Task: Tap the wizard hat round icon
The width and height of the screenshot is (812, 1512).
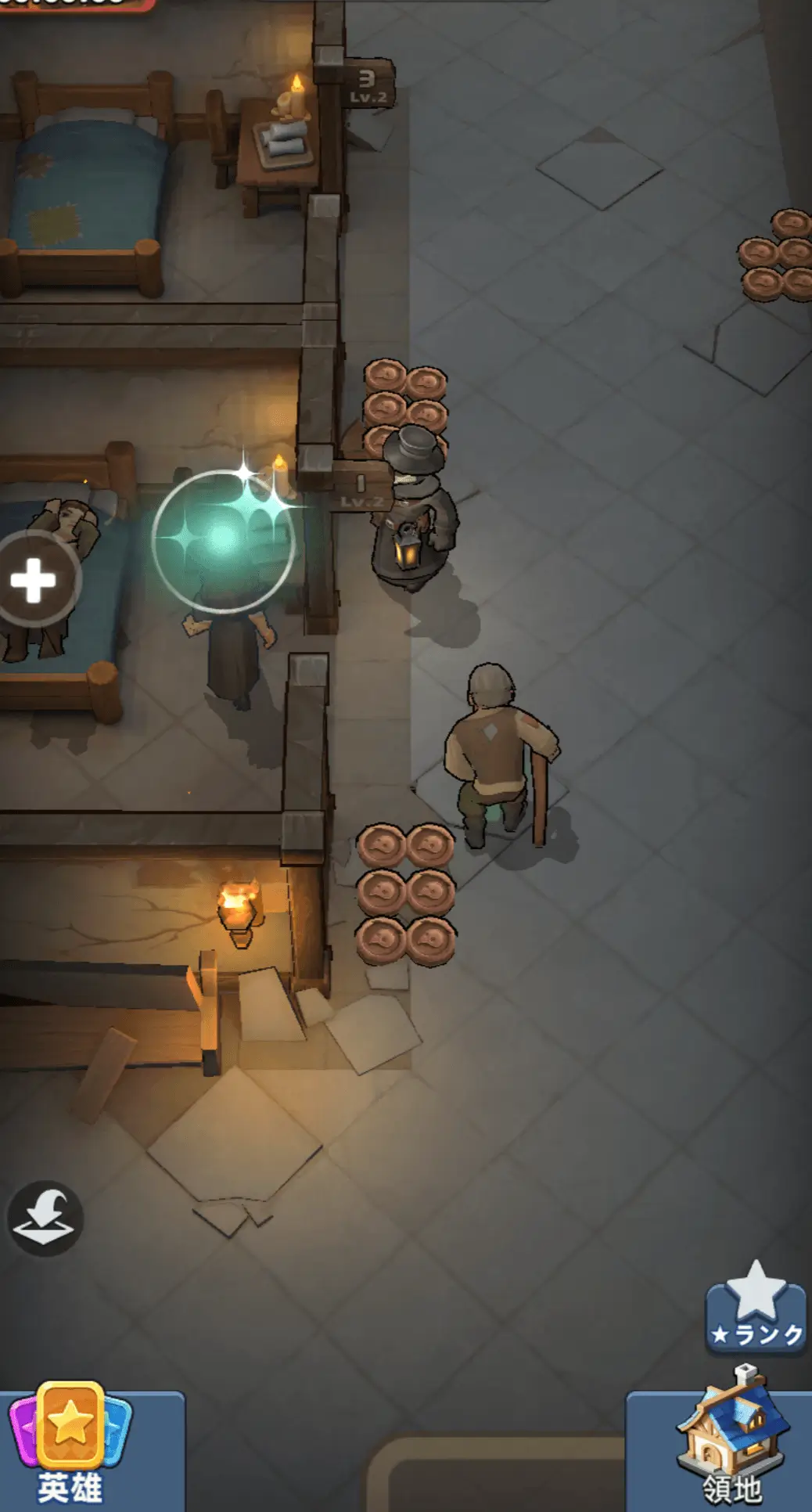Action: click(x=45, y=1219)
